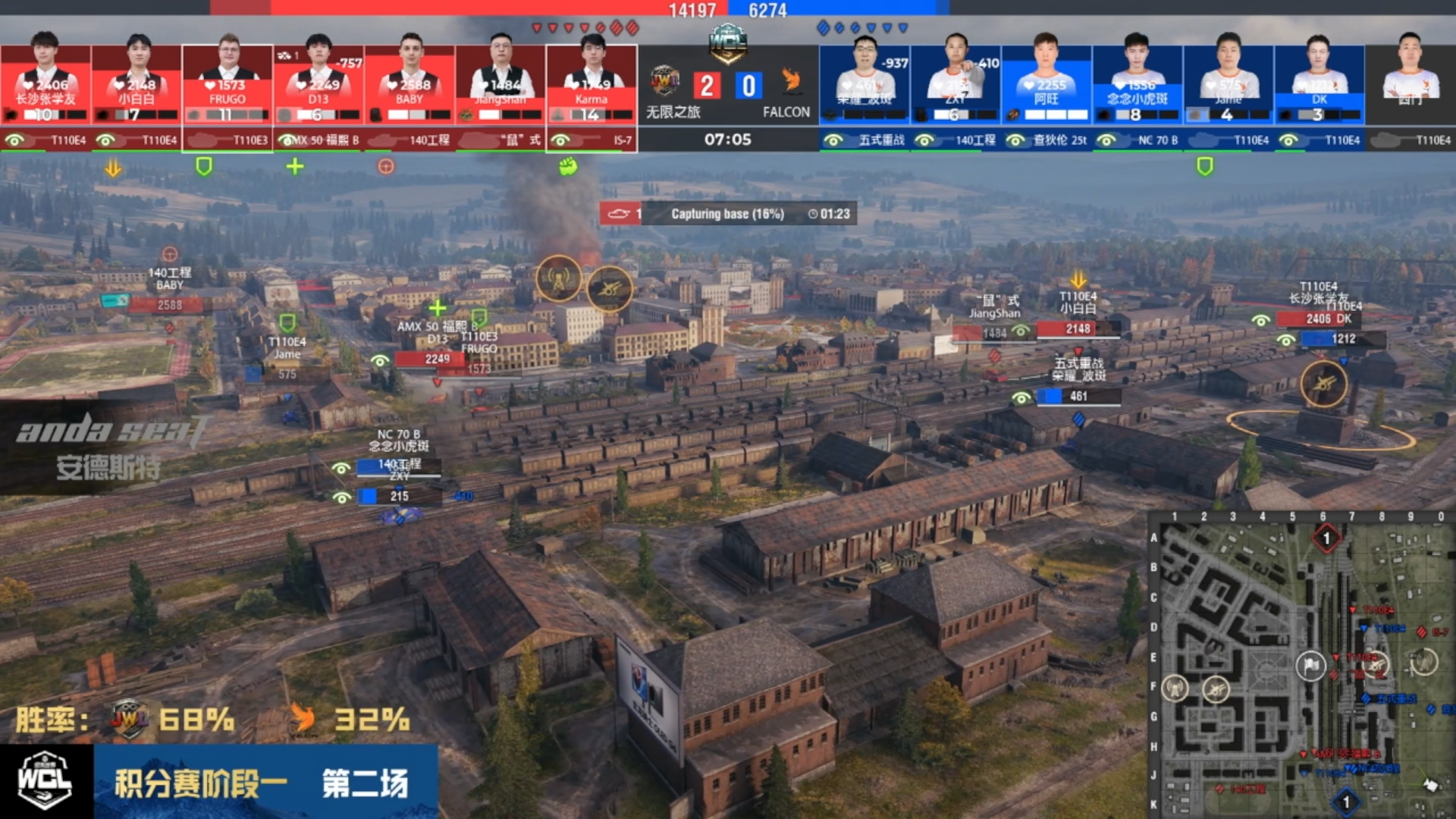Screen dimensions: 1456x819
Task: Click the blue base 1 marker on minimap
Action: click(x=1346, y=802)
